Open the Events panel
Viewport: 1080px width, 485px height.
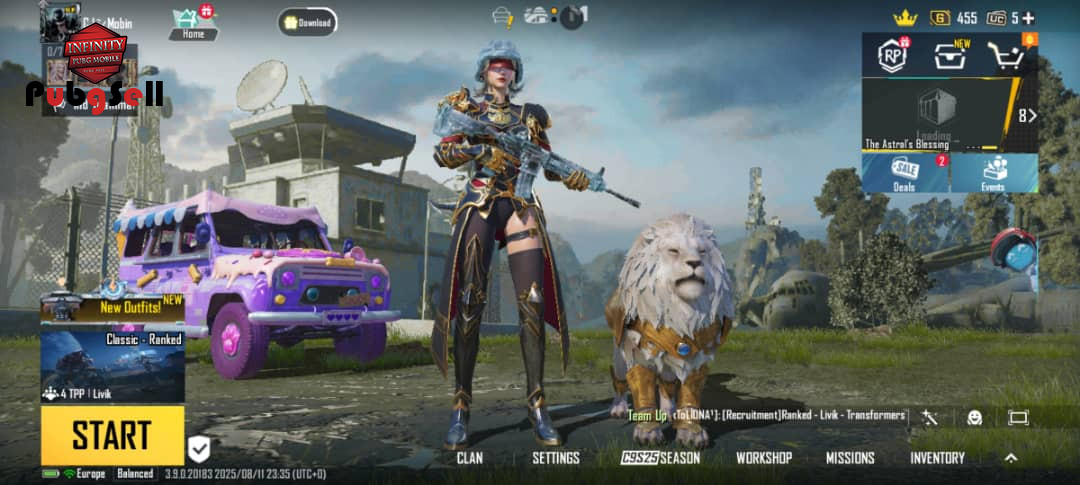(993, 172)
